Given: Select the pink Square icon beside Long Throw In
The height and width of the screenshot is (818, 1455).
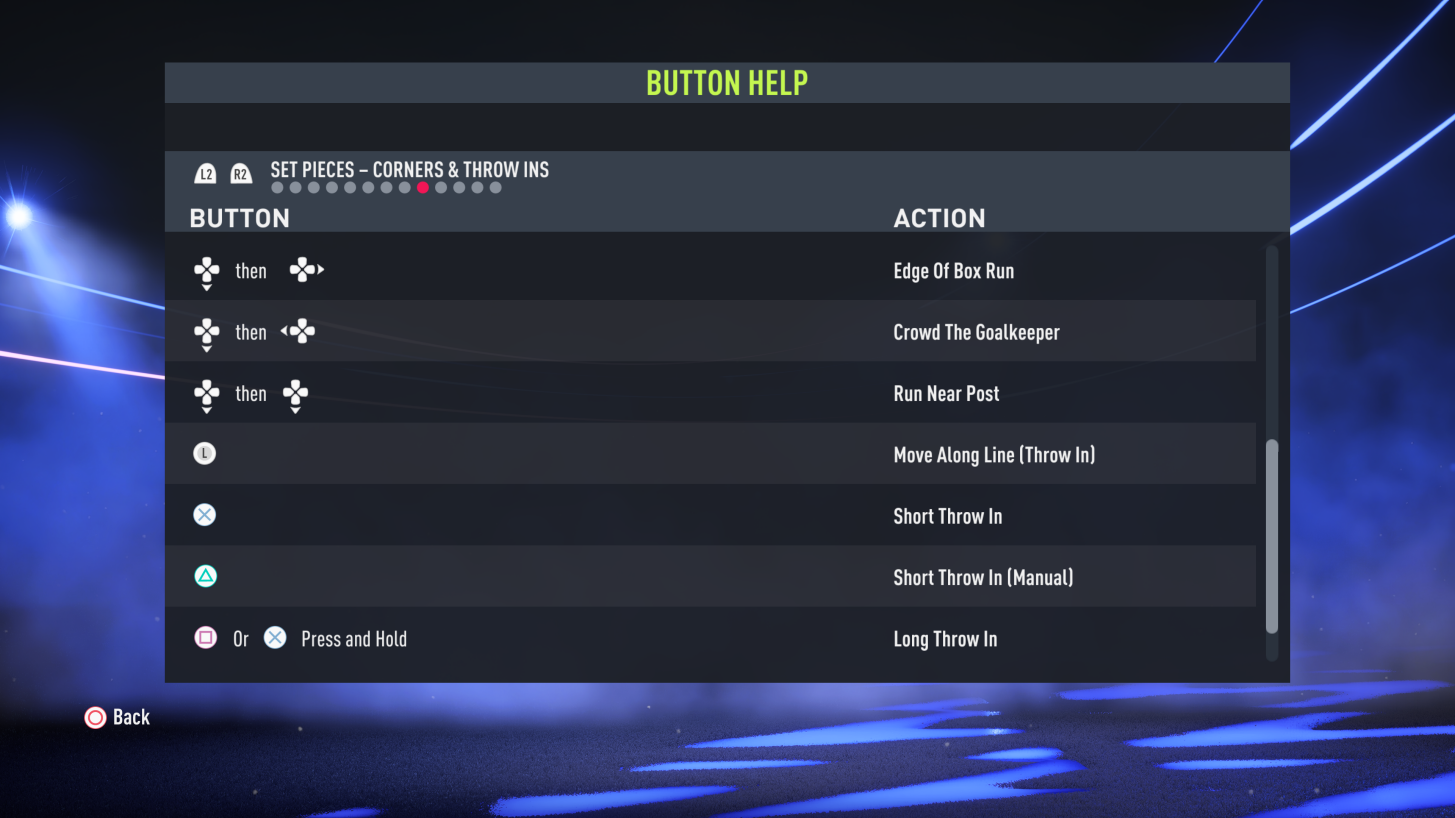Looking at the screenshot, I should (x=204, y=638).
